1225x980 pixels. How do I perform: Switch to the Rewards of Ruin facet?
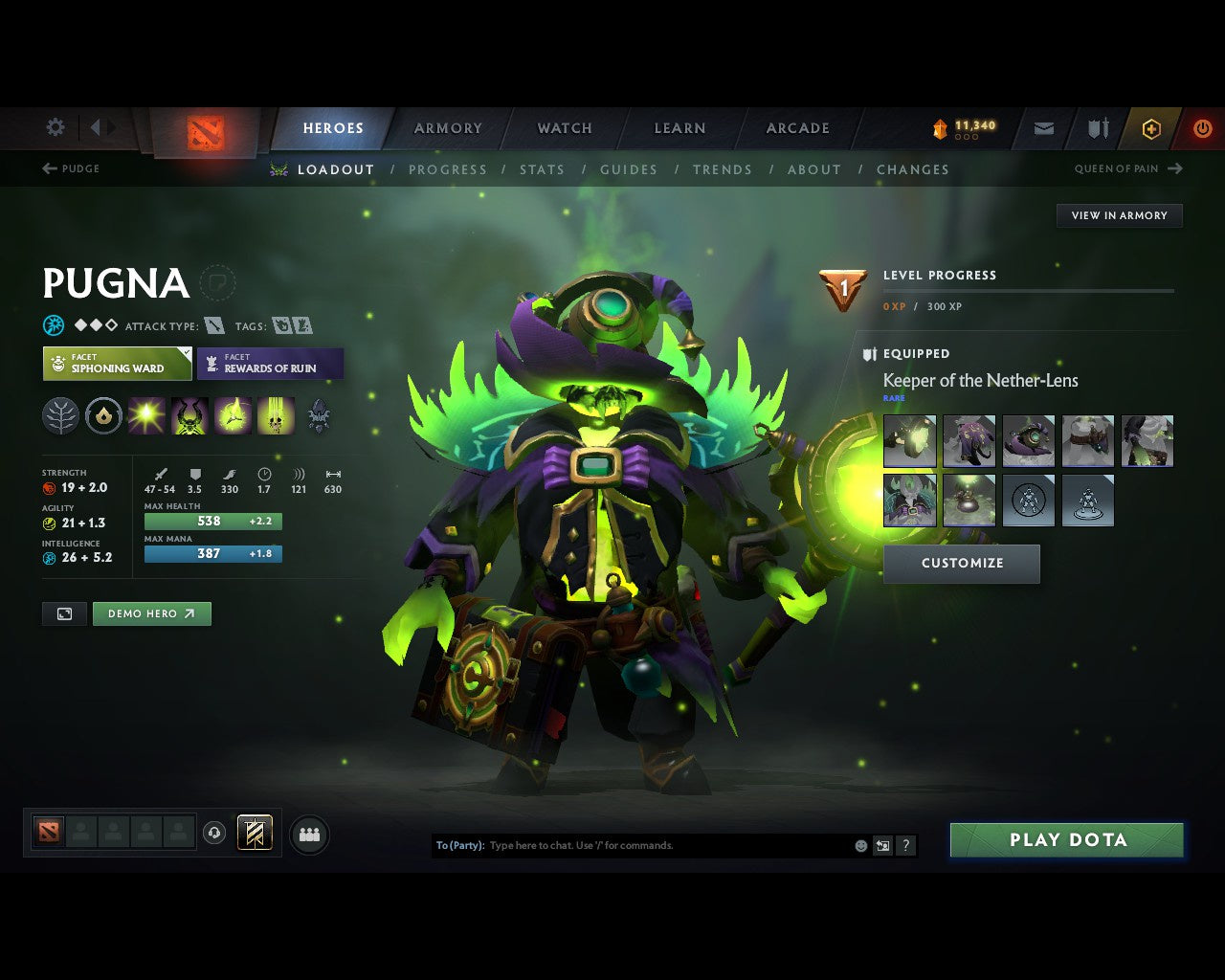[271, 364]
